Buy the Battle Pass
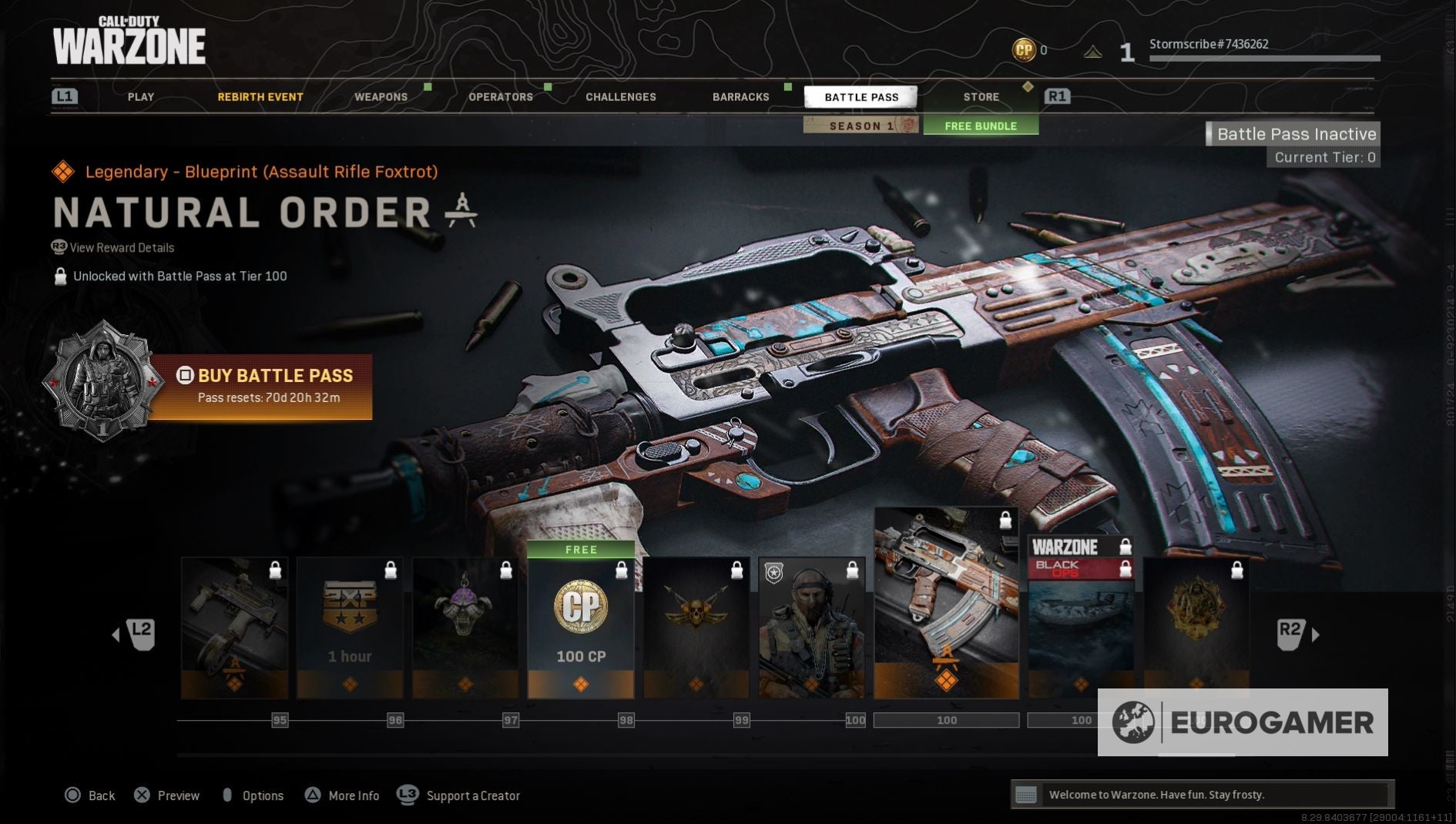The height and width of the screenshot is (824, 1456). point(260,386)
